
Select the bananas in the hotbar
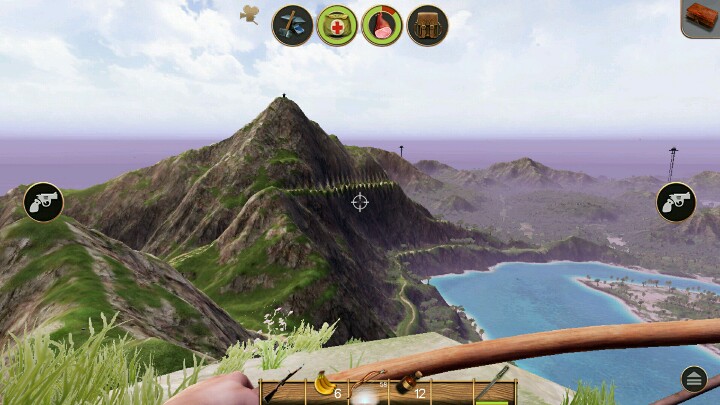pyautogui.click(x=324, y=386)
